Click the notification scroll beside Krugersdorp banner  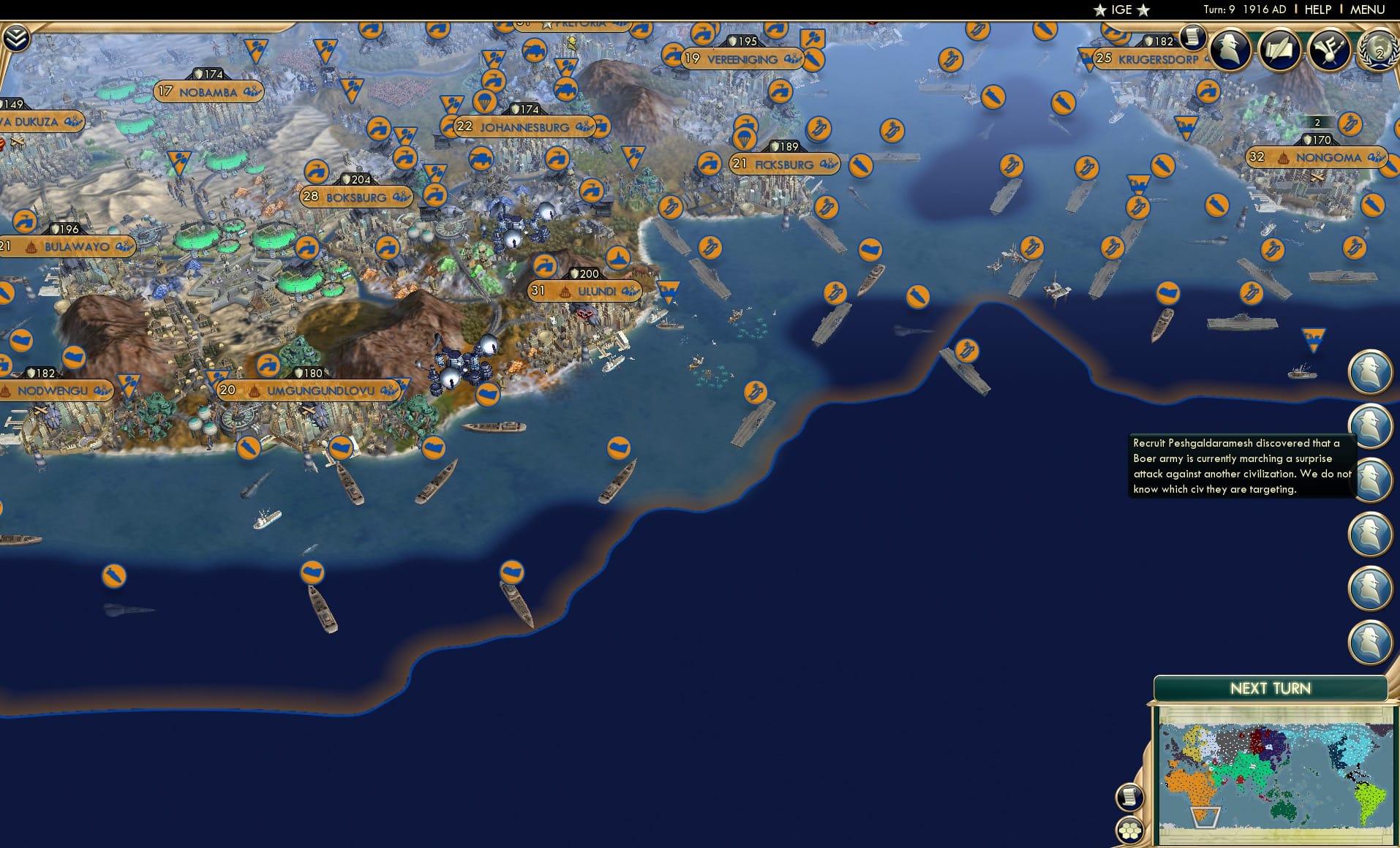[x=1192, y=40]
